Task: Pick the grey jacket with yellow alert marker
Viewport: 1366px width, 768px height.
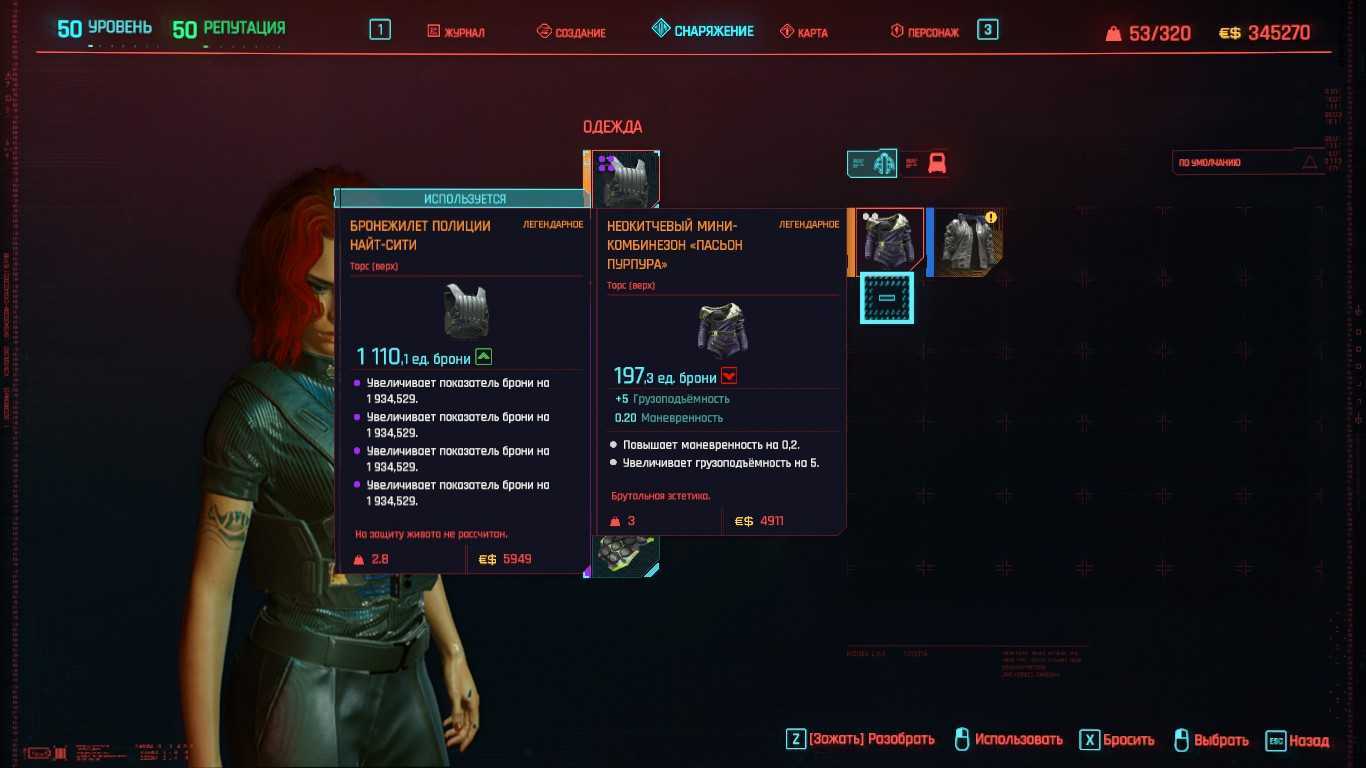Action: pyautogui.click(x=968, y=241)
